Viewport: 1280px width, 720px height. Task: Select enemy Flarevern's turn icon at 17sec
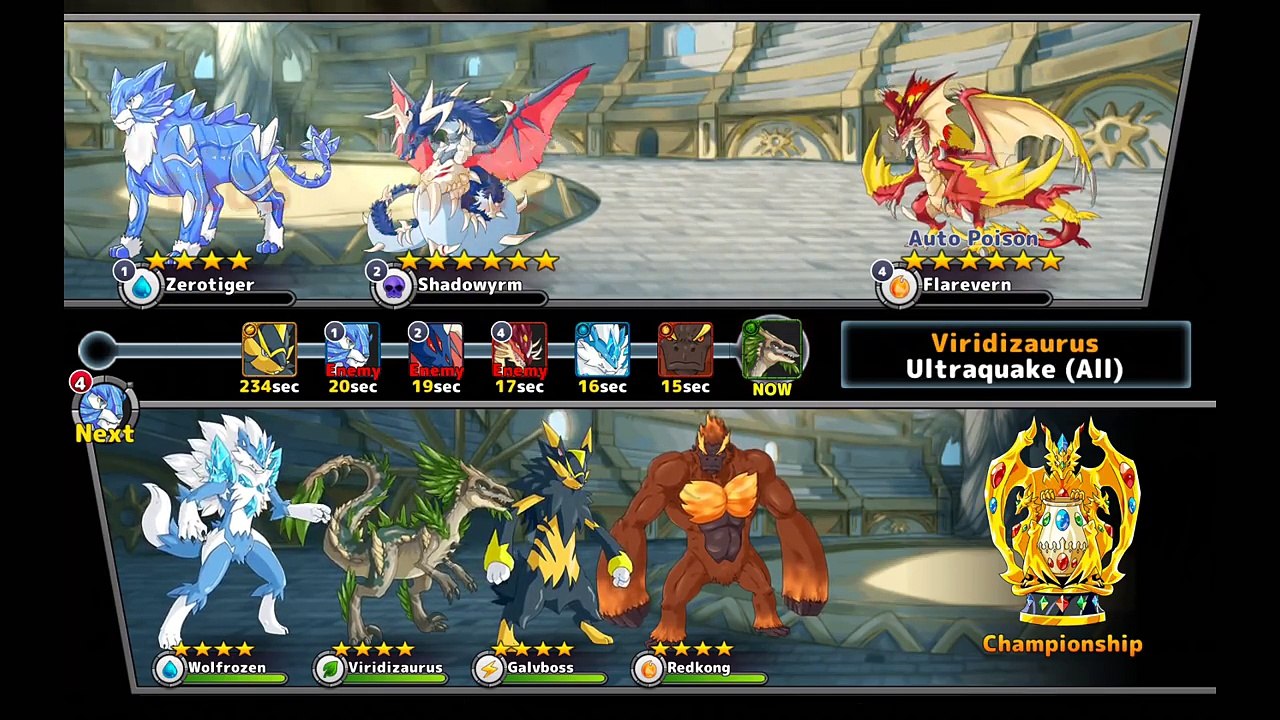click(519, 350)
